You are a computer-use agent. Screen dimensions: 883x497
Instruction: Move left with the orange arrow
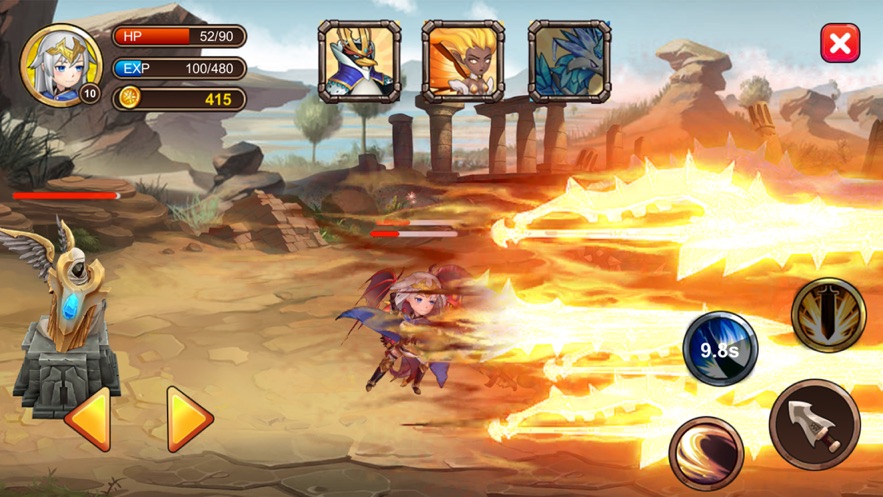click(x=88, y=420)
